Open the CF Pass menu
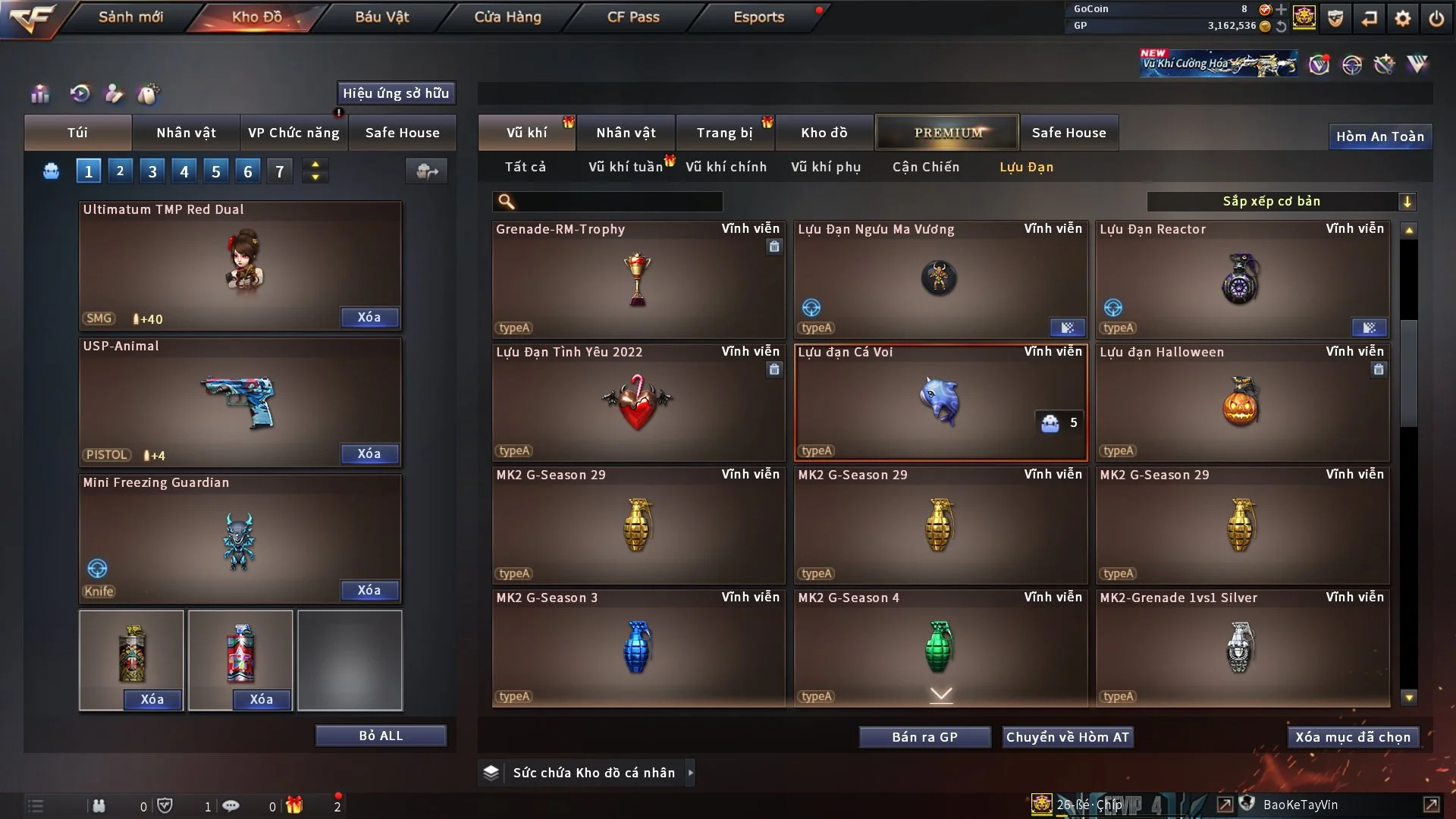1456x819 pixels. (633, 17)
